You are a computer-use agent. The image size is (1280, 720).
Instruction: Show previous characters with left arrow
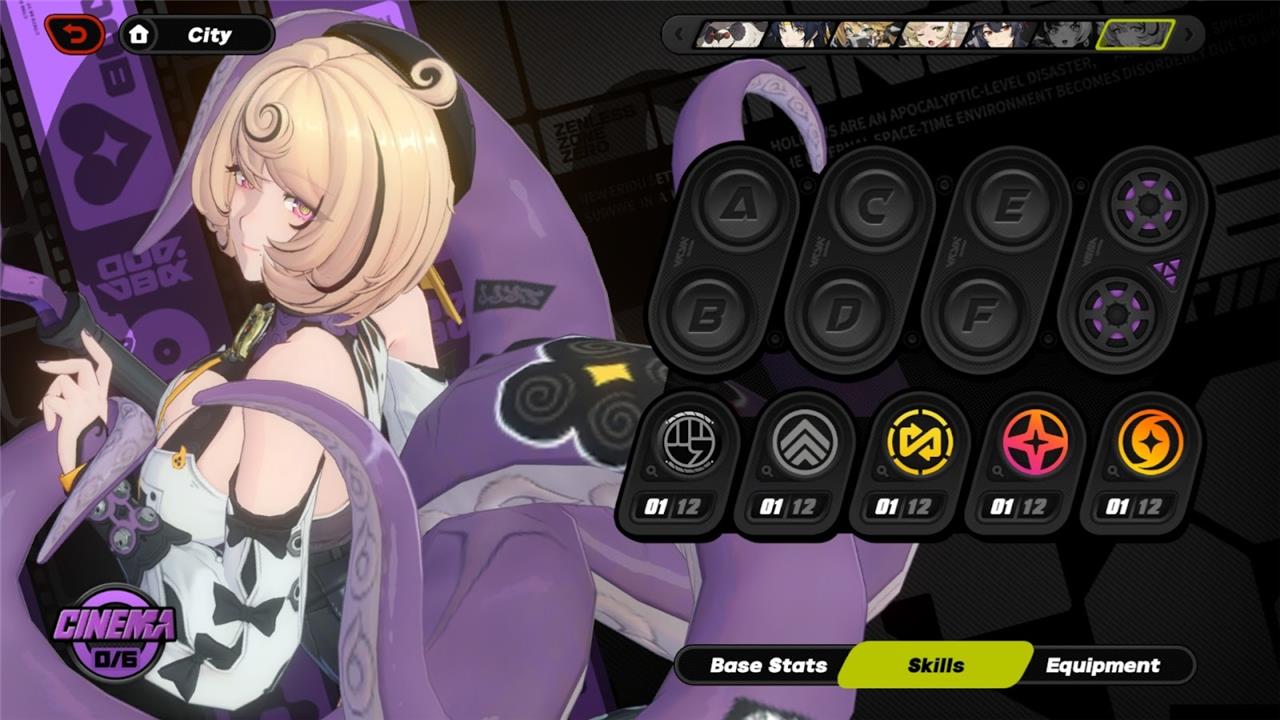pos(680,35)
